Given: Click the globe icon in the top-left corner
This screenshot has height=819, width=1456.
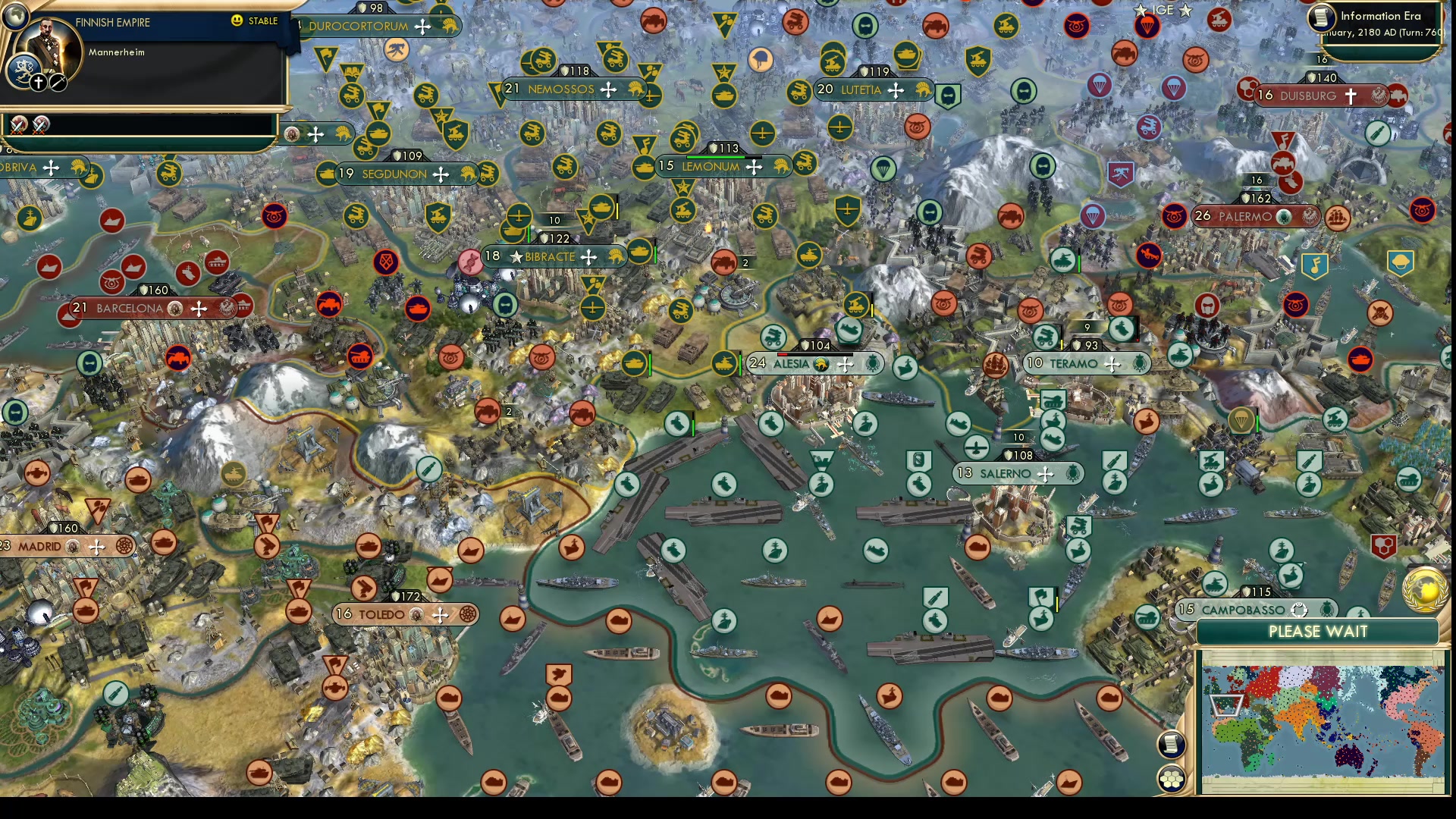Looking at the screenshot, I should [14, 15].
